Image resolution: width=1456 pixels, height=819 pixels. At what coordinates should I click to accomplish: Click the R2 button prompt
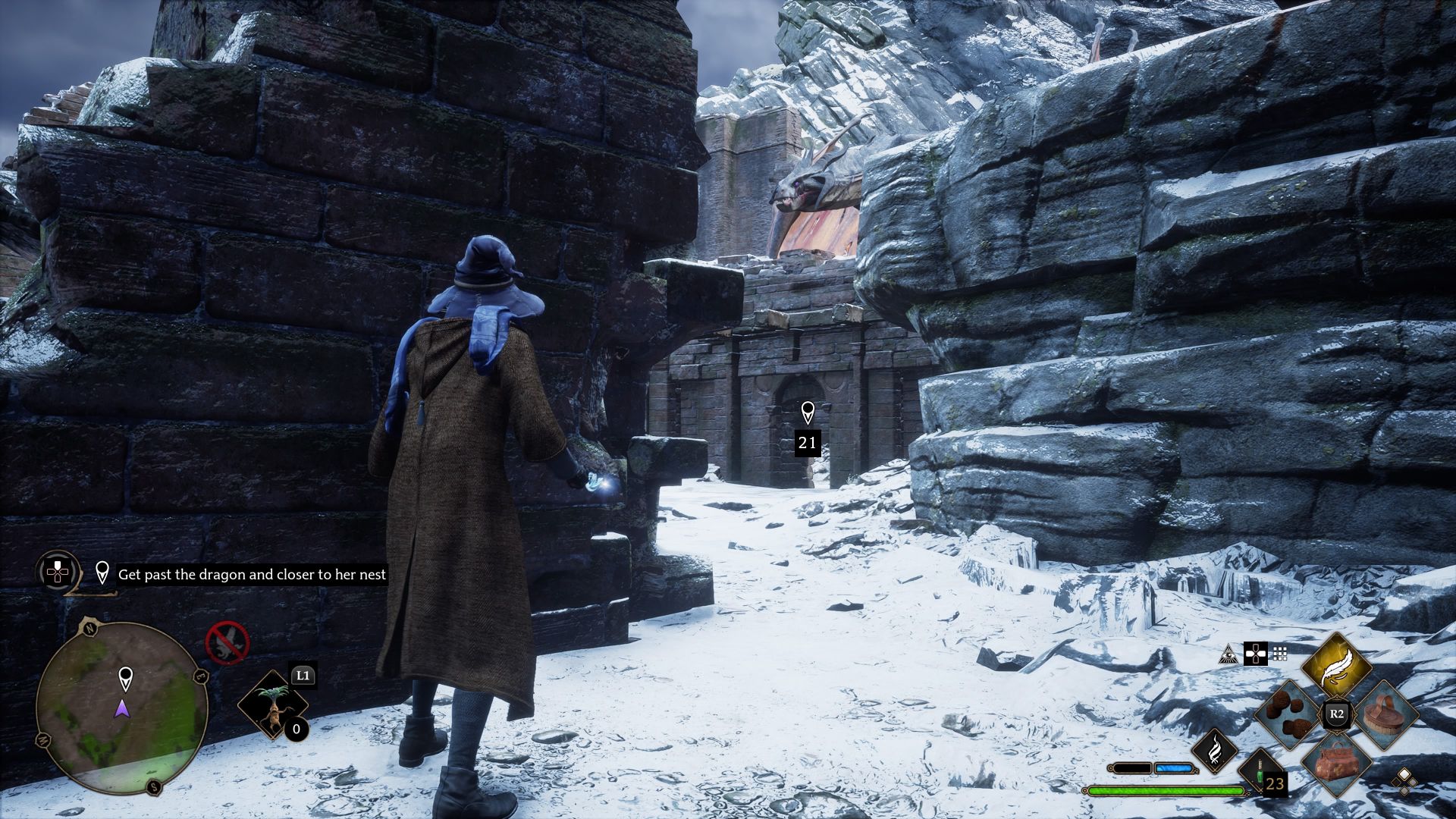[x=1336, y=713]
